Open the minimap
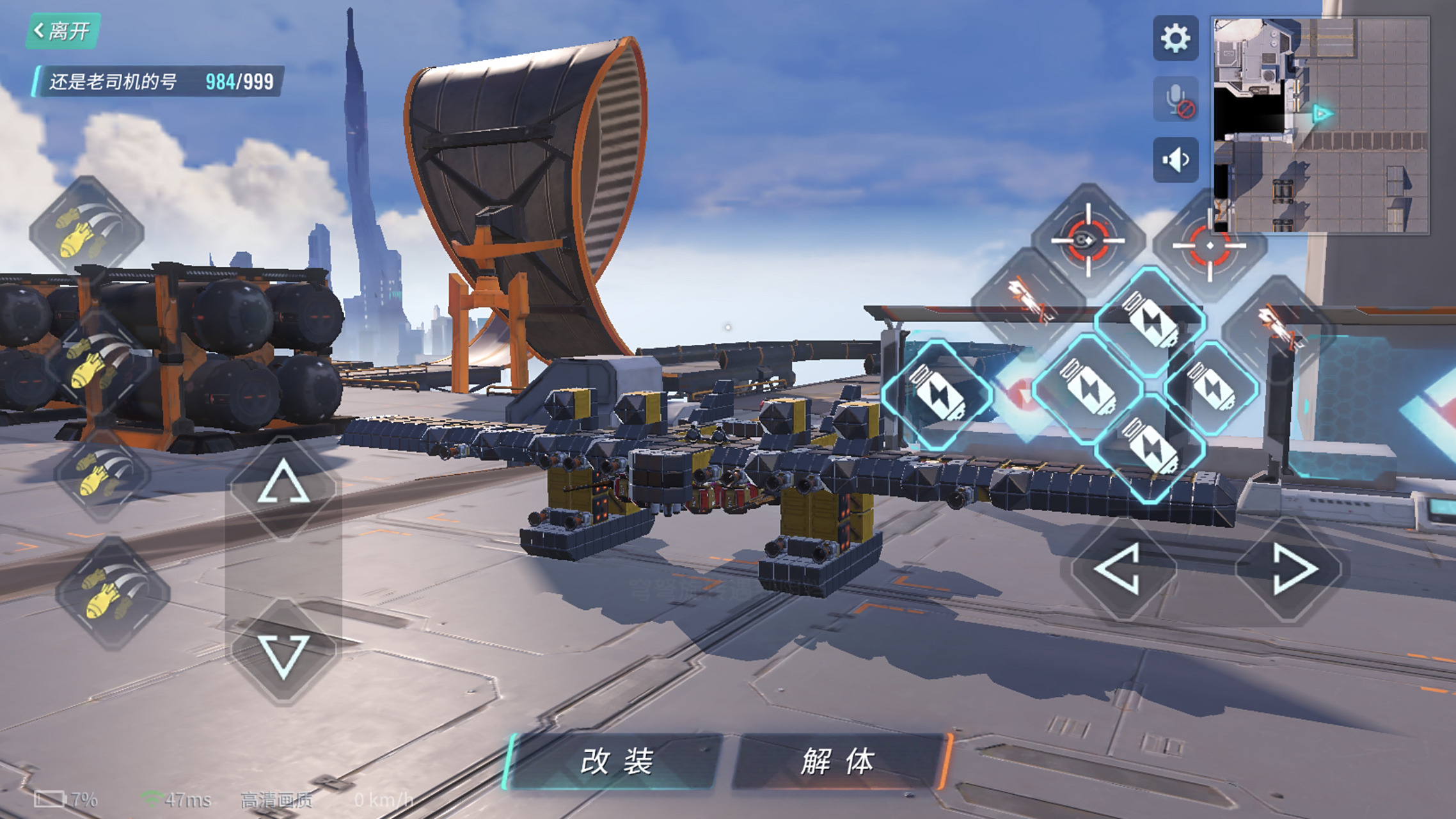Viewport: 1456px width, 819px height. pyautogui.click(x=1320, y=125)
